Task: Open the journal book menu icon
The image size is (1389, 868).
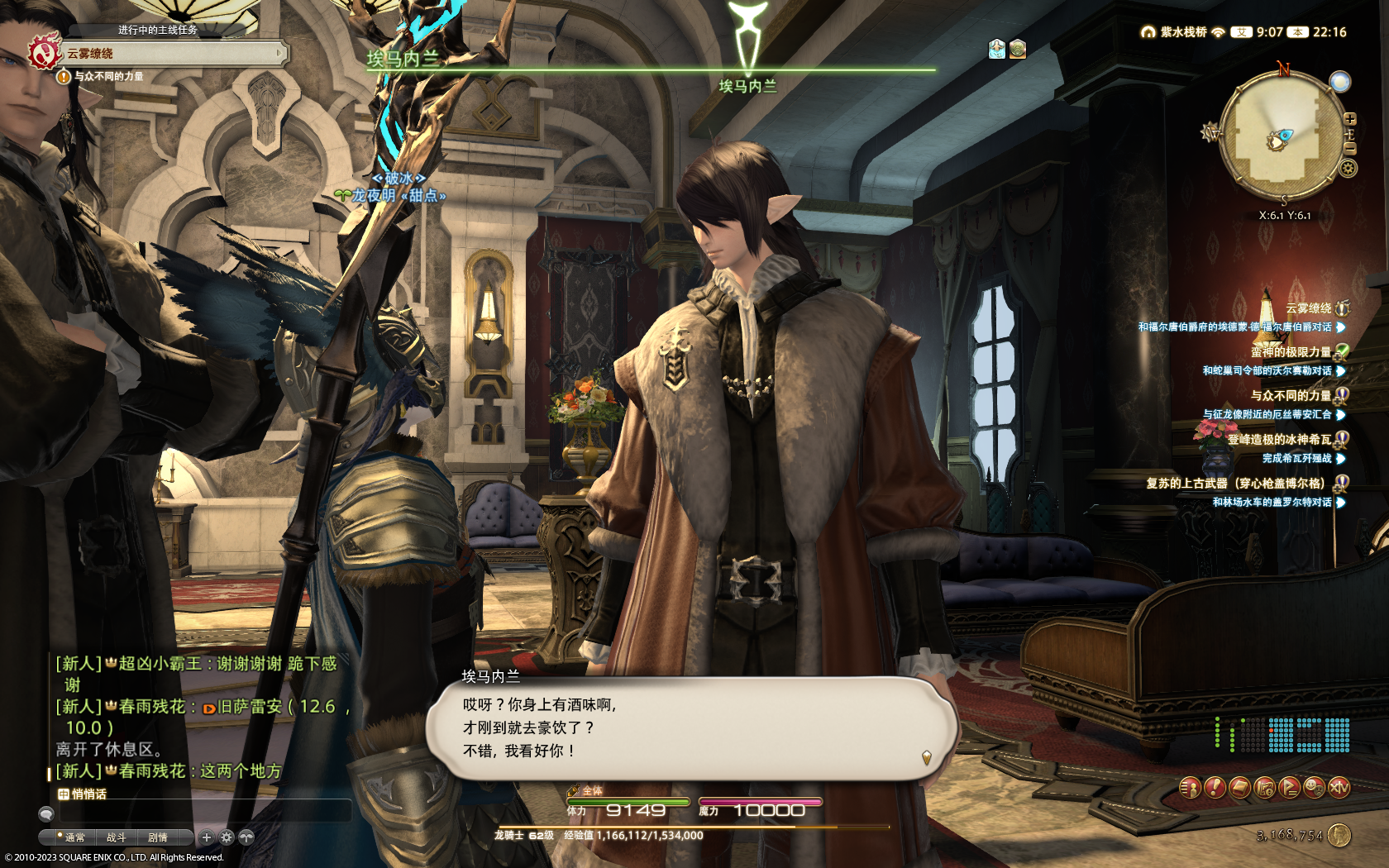Action: [x=1239, y=788]
